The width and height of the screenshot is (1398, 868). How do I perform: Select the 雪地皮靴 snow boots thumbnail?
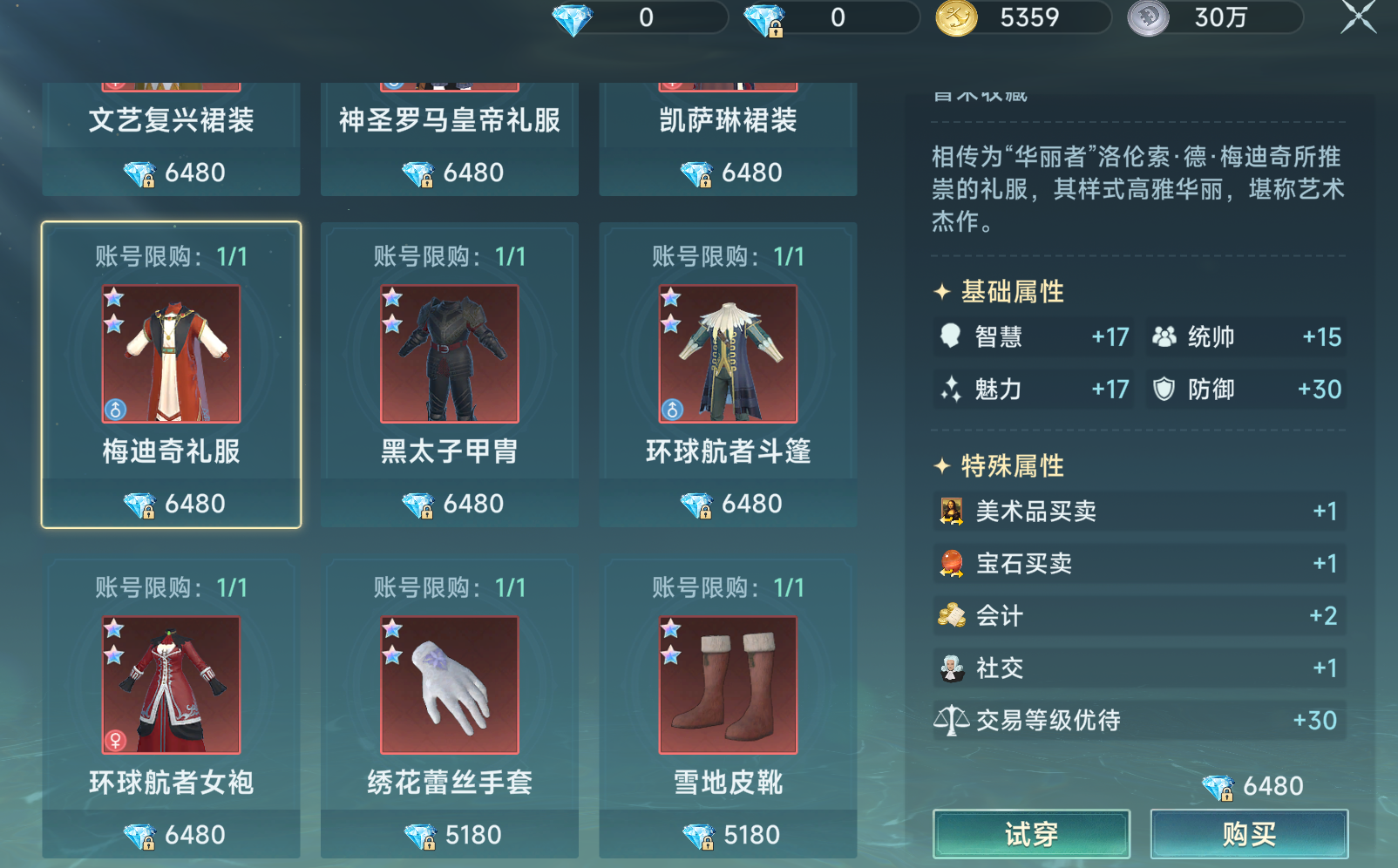(x=727, y=685)
